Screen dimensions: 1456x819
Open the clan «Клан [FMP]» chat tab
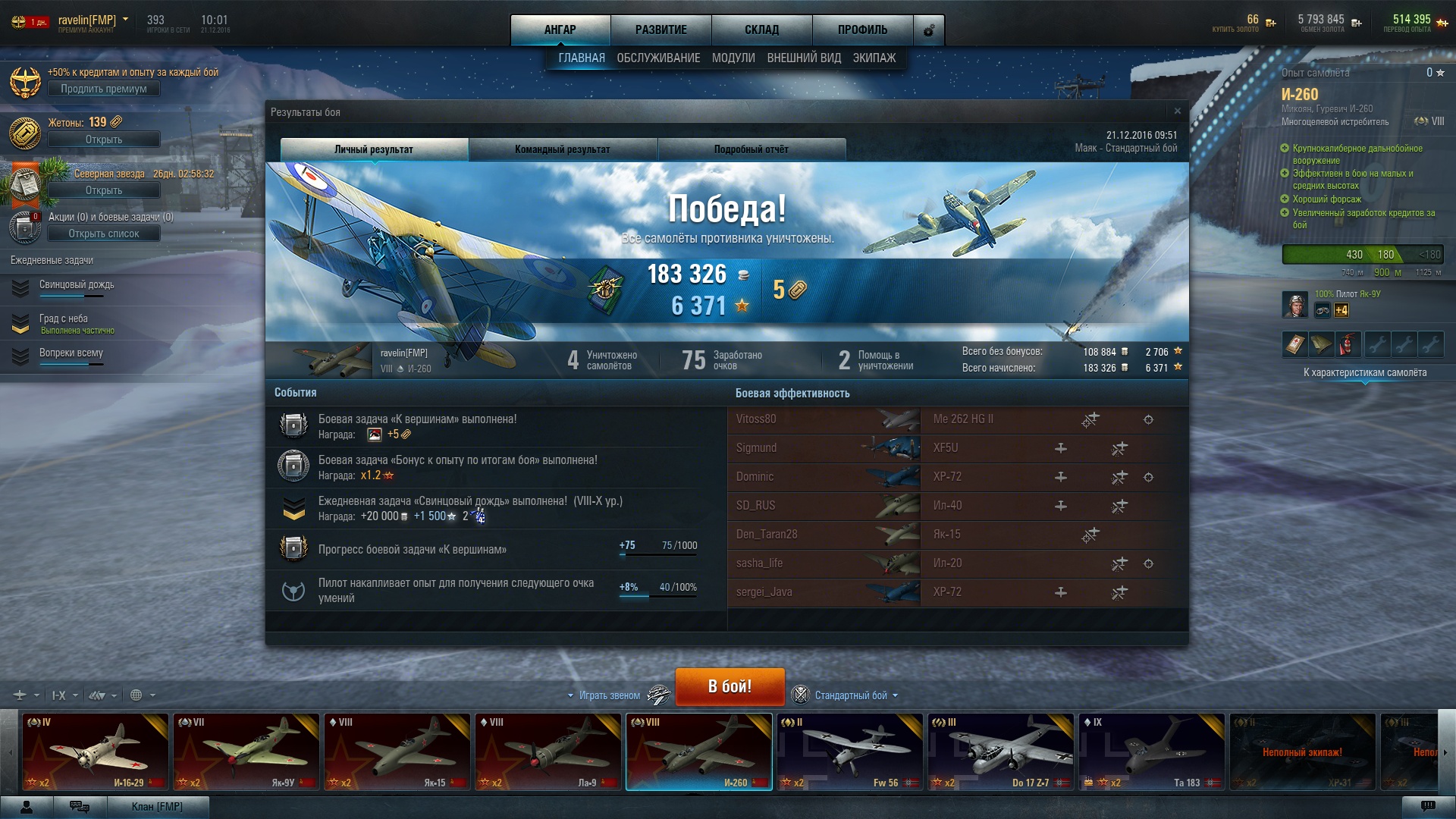[x=157, y=806]
